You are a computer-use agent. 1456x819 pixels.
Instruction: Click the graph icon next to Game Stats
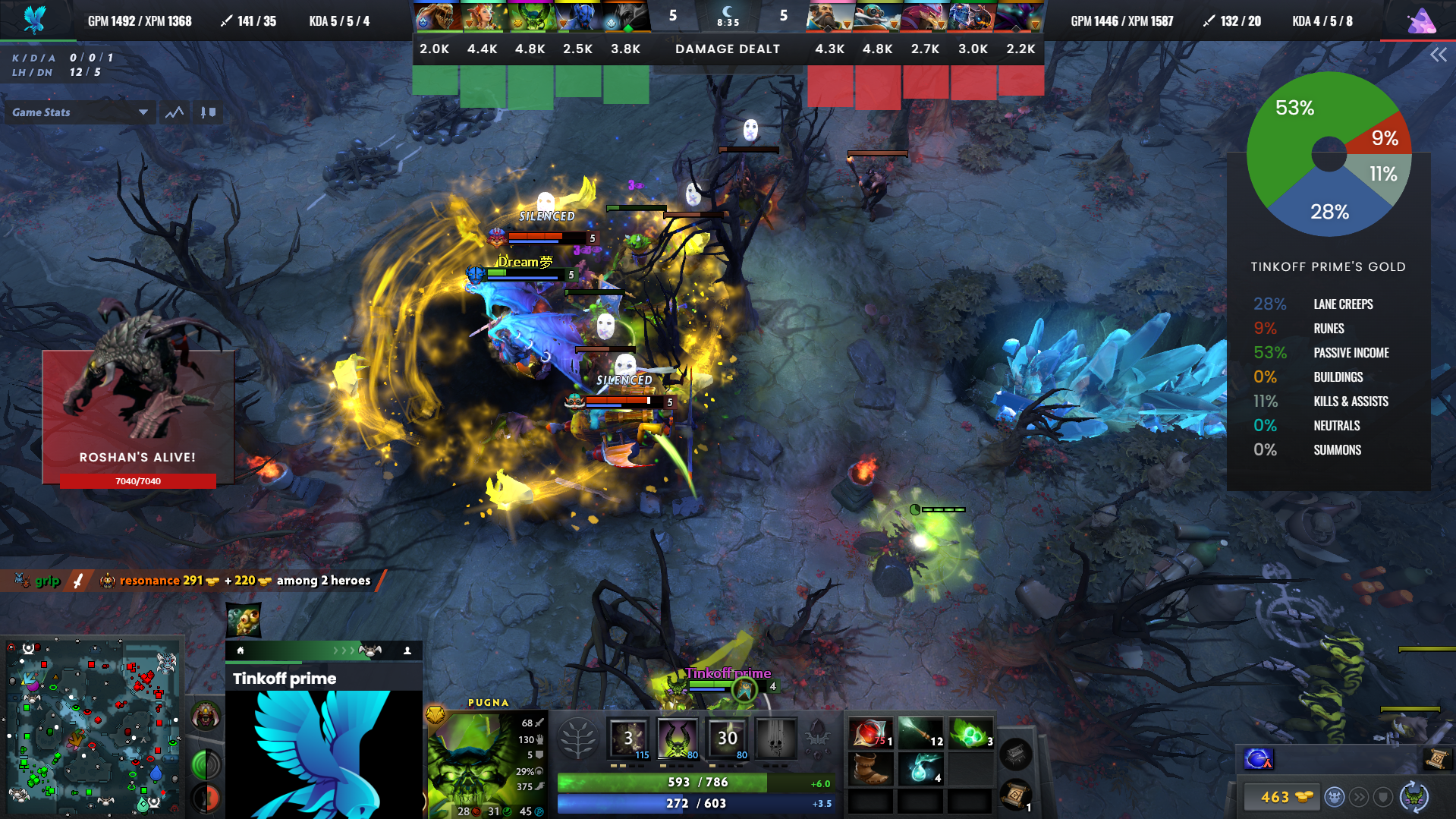(174, 112)
